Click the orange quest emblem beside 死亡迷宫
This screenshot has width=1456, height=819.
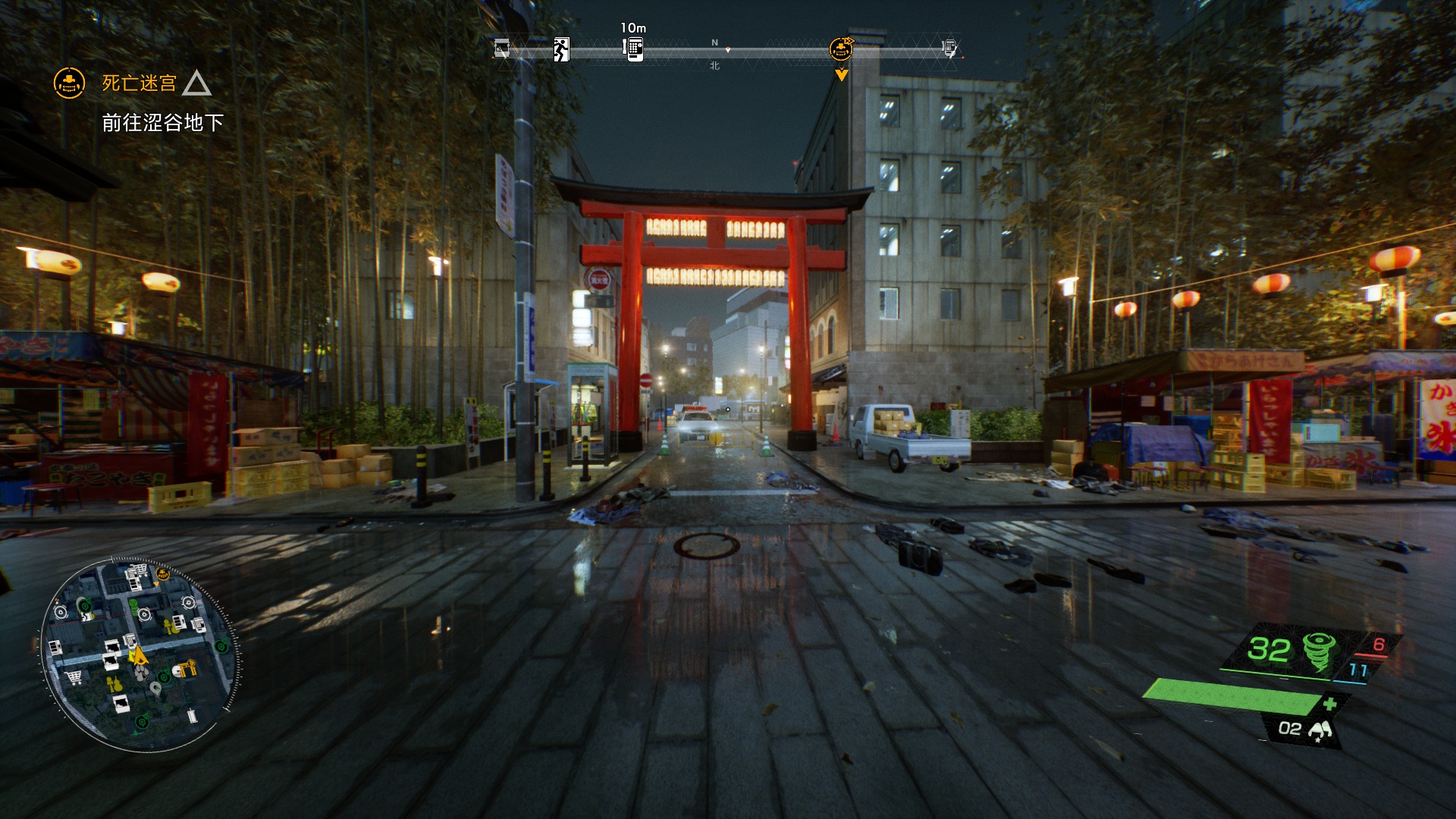69,83
